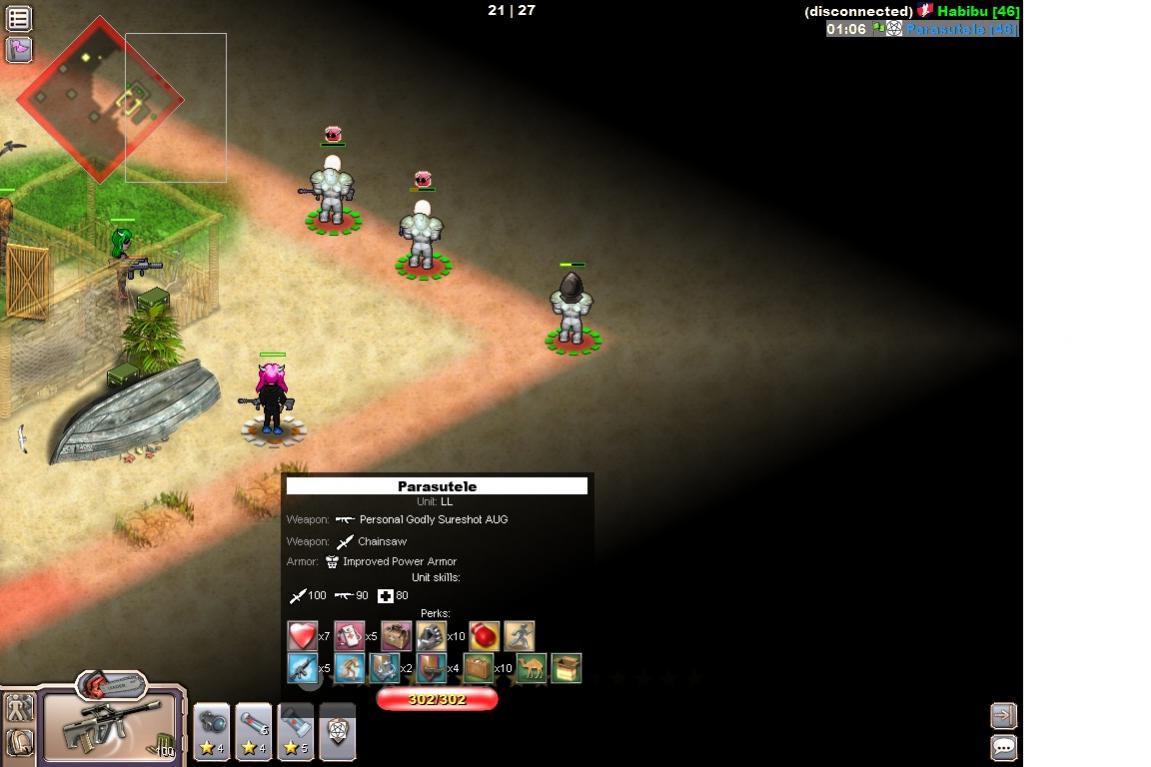This screenshot has width=1151, height=767.
Task: Switch to the chainsaw melee weapon
Action: tap(111, 685)
